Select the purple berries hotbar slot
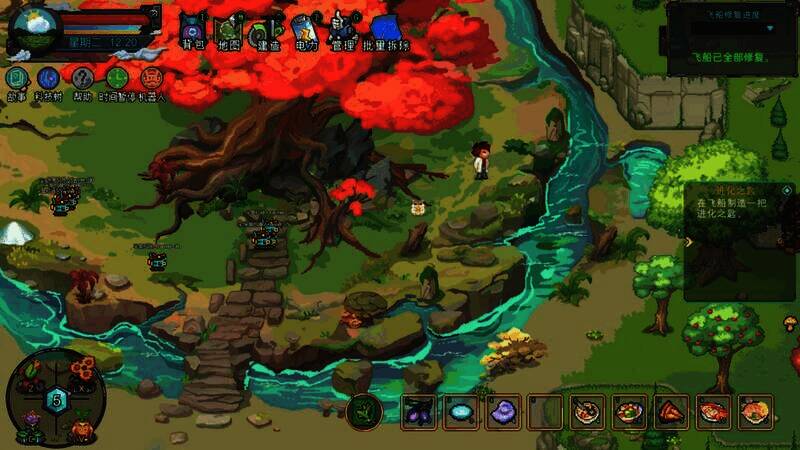Viewport: 800px width, 450px height. (418, 411)
